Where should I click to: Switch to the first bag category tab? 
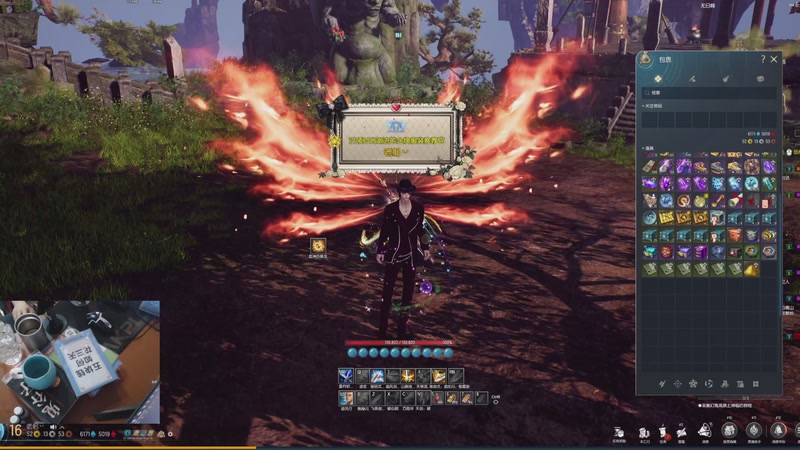[658, 78]
